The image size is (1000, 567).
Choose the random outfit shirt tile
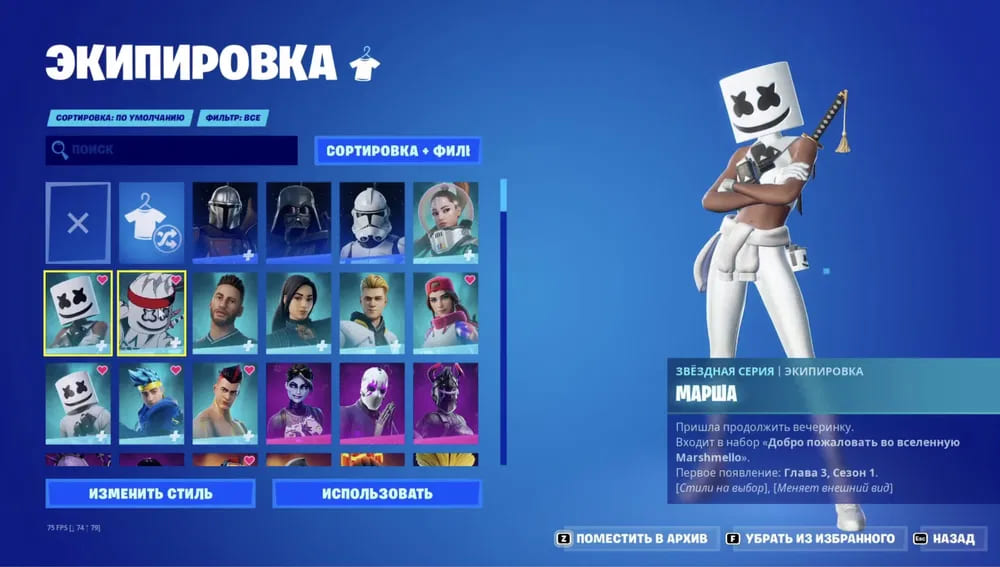click(151, 222)
